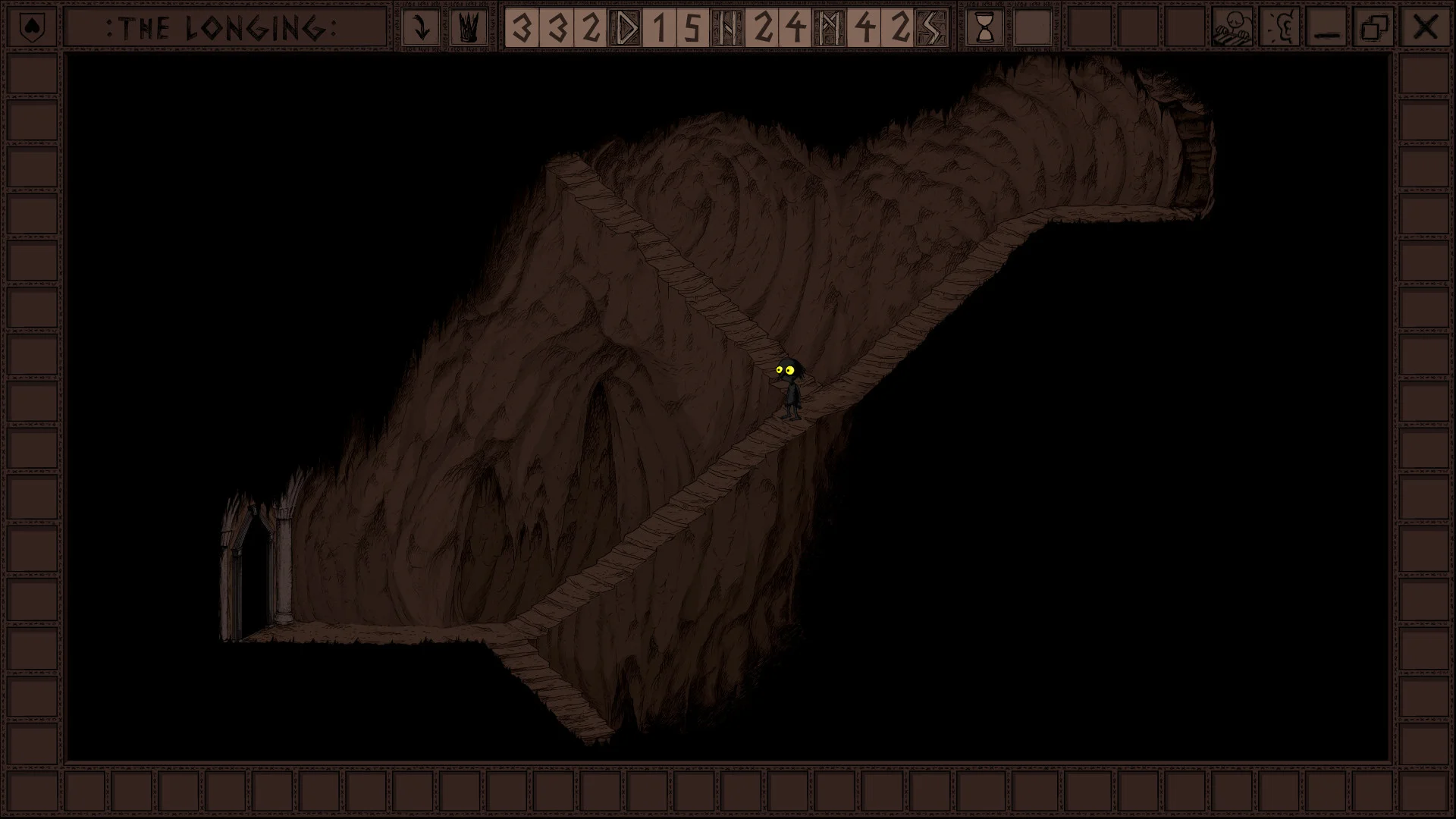Toggle the ear sound icon

1280,28
